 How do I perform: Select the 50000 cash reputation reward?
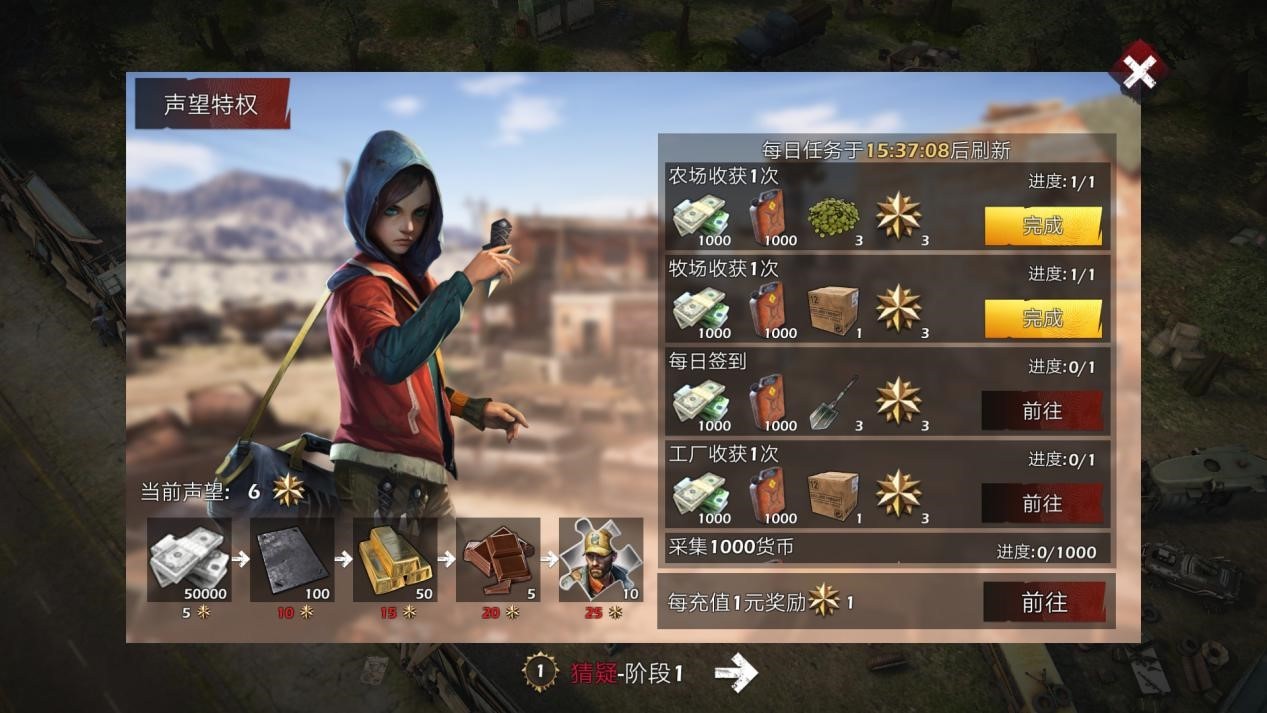pos(190,559)
